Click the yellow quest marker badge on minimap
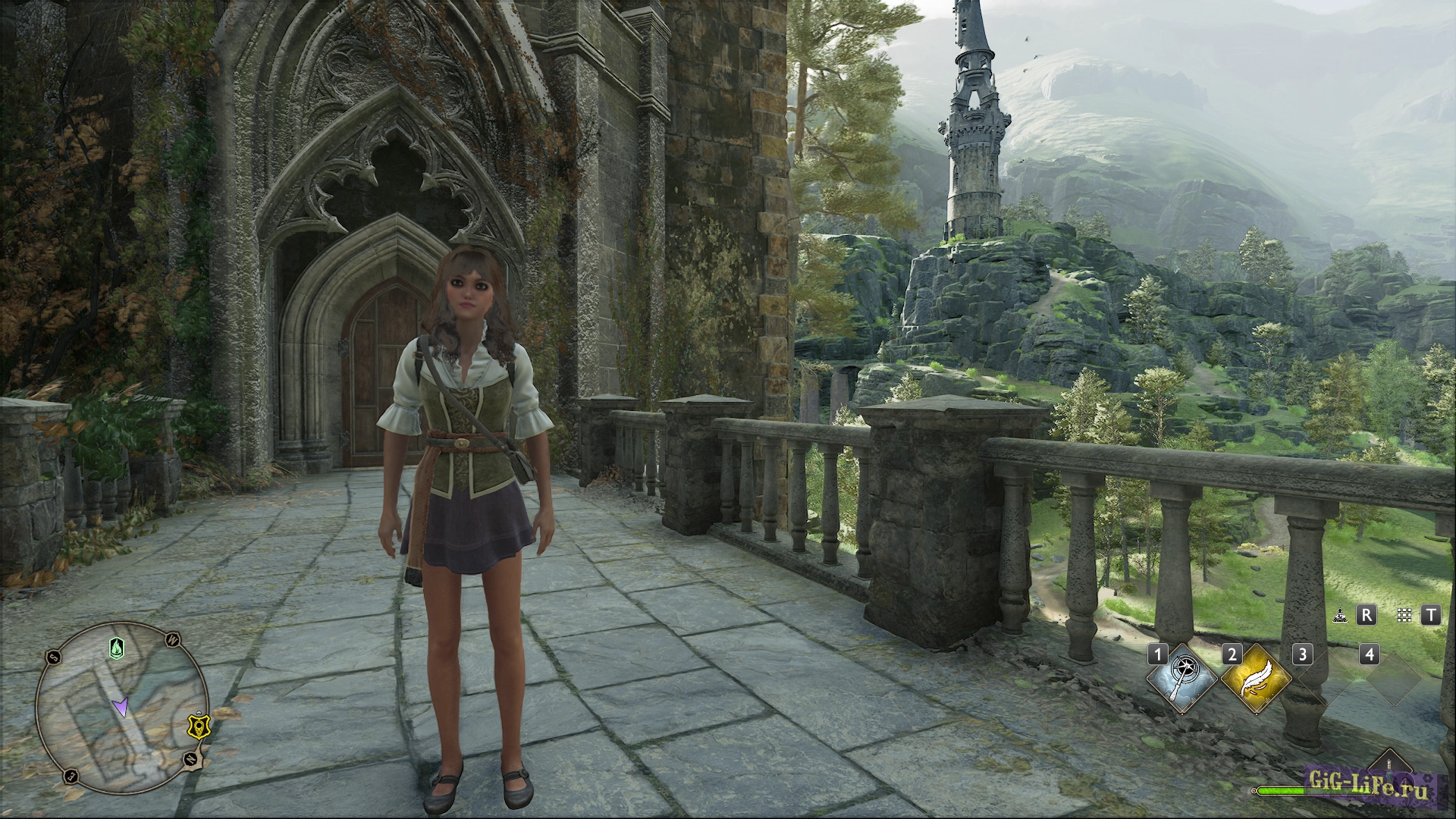Image resolution: width=1456 pixels, height=819 pixels. tap(199, 727)
